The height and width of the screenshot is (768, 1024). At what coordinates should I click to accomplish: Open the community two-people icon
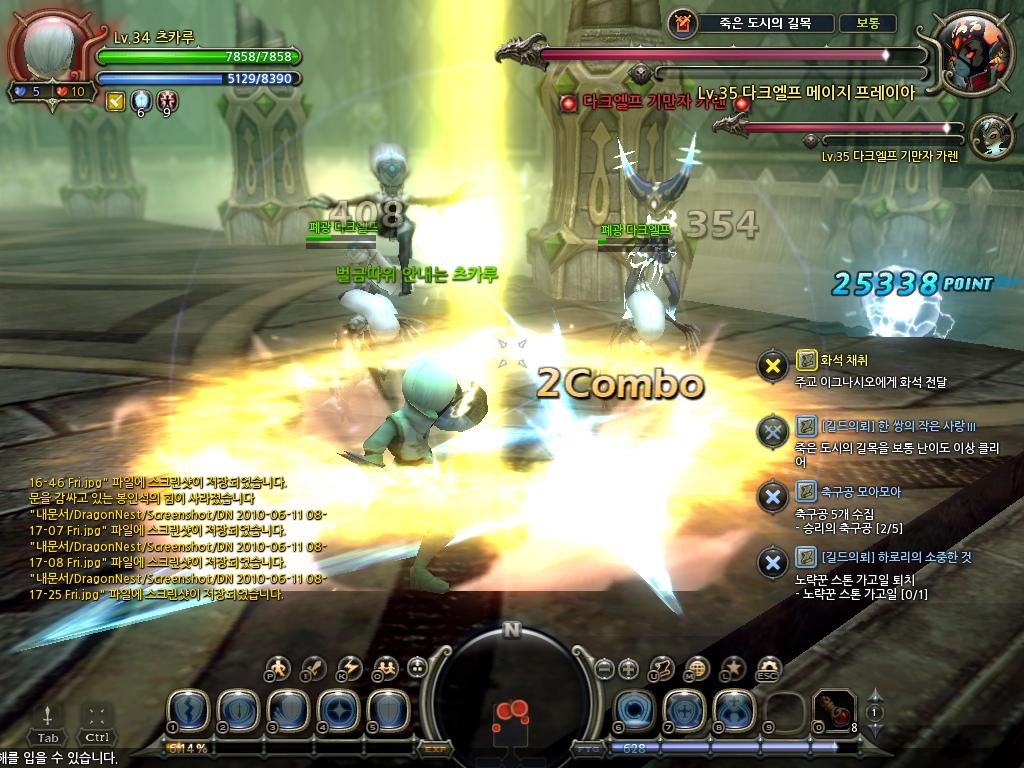[384, 668]
